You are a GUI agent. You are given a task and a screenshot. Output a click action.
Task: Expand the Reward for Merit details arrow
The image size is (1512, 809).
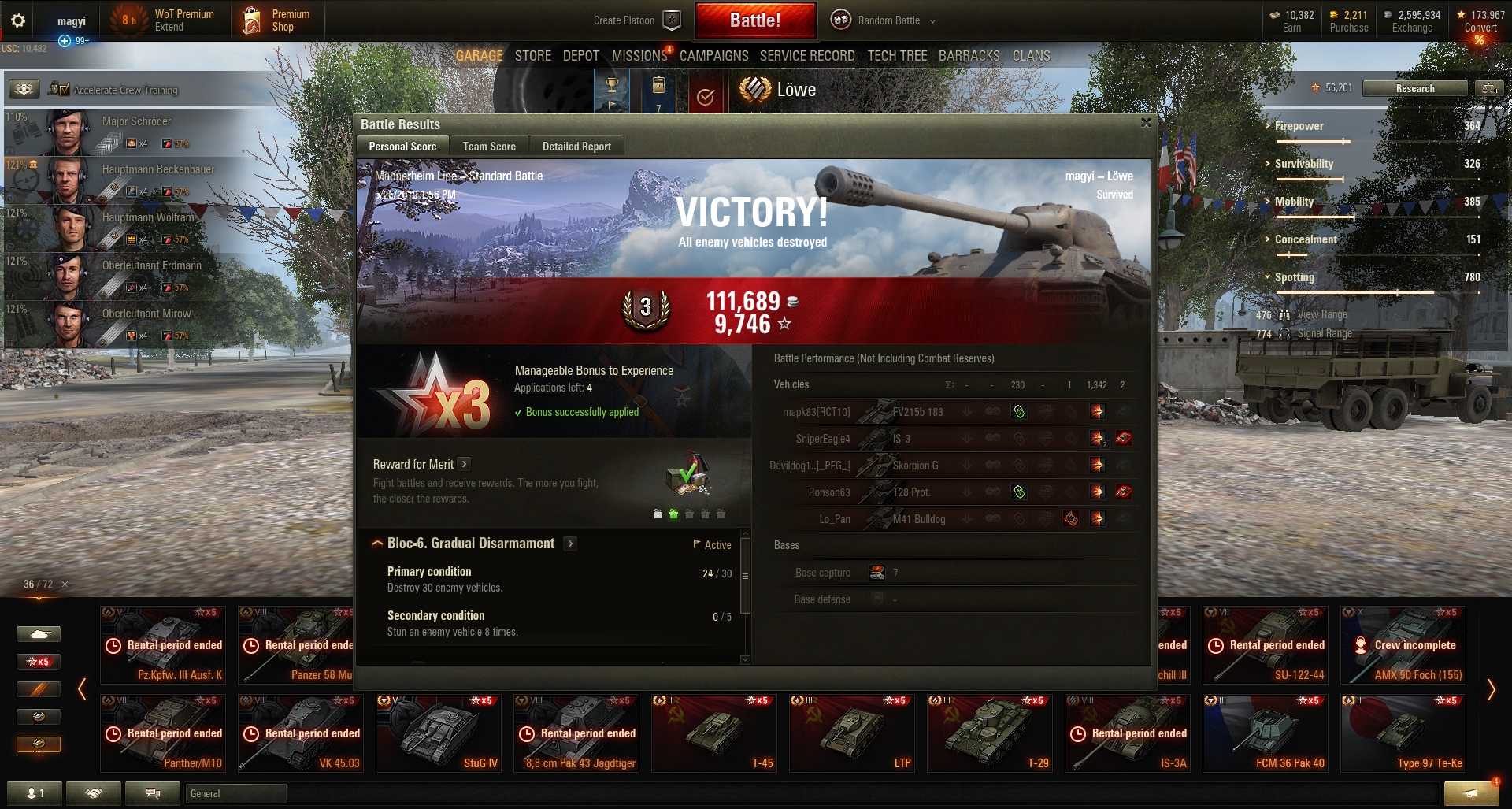(x=464, y=464)
